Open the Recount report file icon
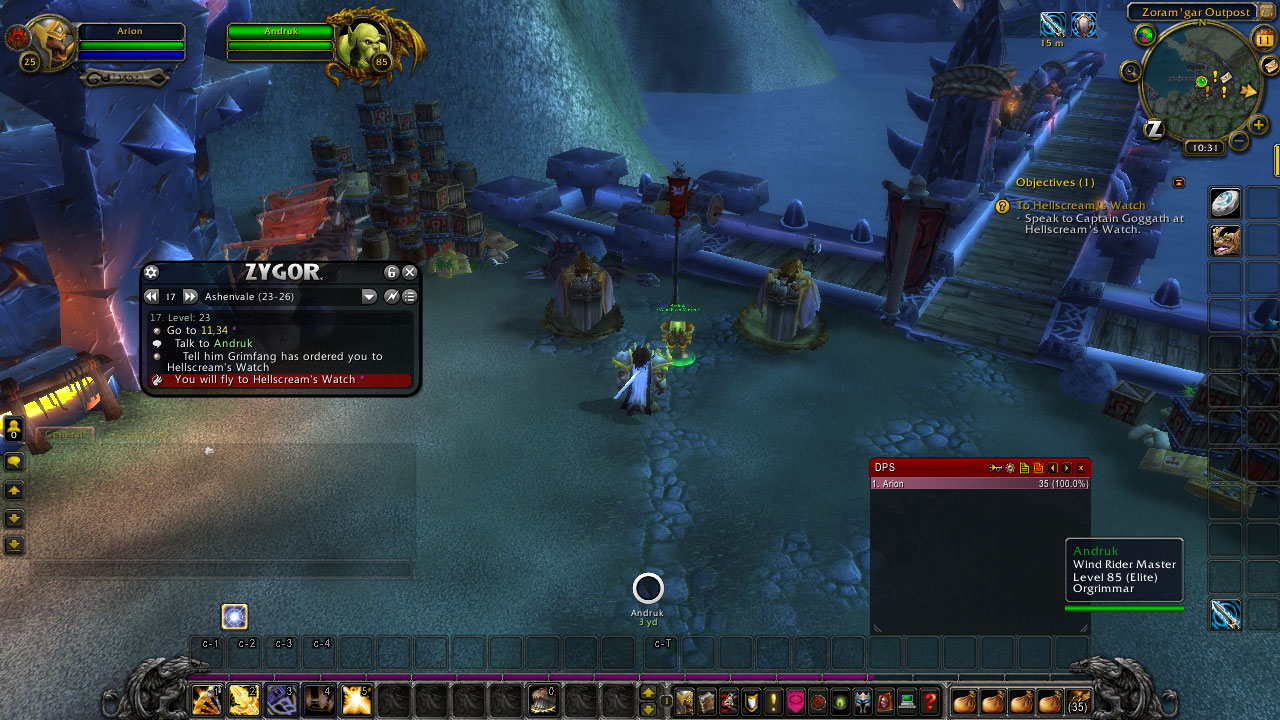Image resolution: width=1280 pixels, height=720 pixels. coord(1024,467)
